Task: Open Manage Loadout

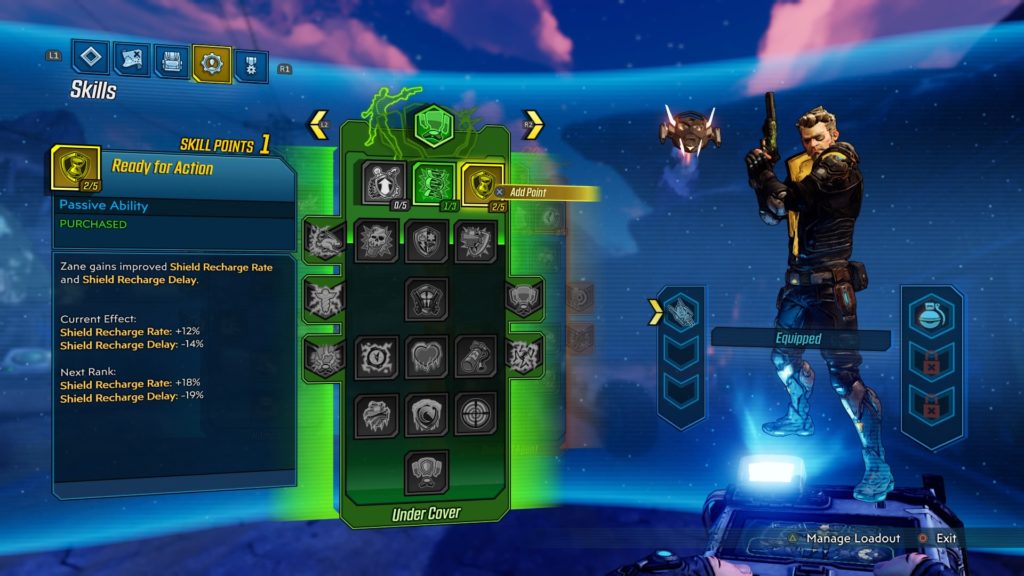Action: (x=844, y=538)
